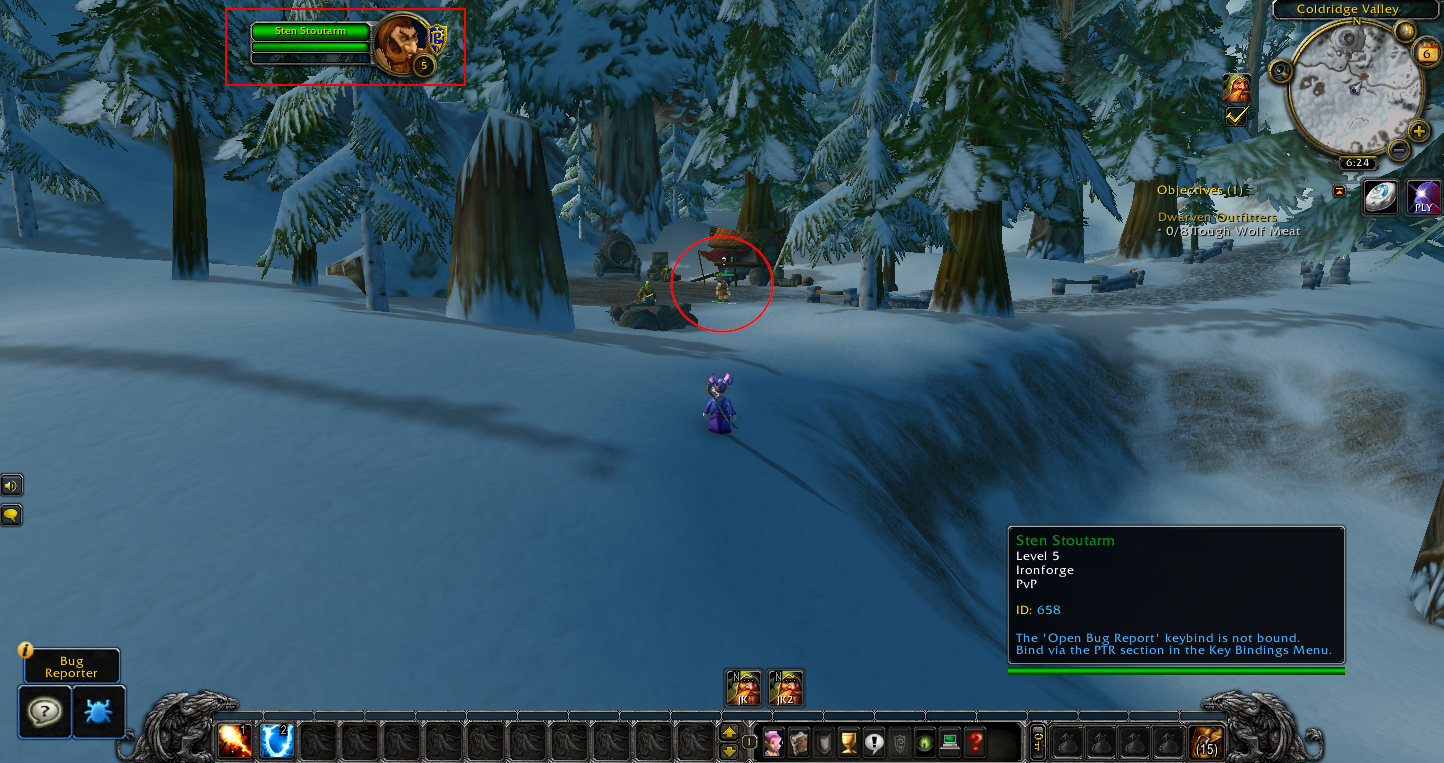1444x763 pixels.
Task: Click the minimap tracking magnifier button
Action: (1281, 71)
